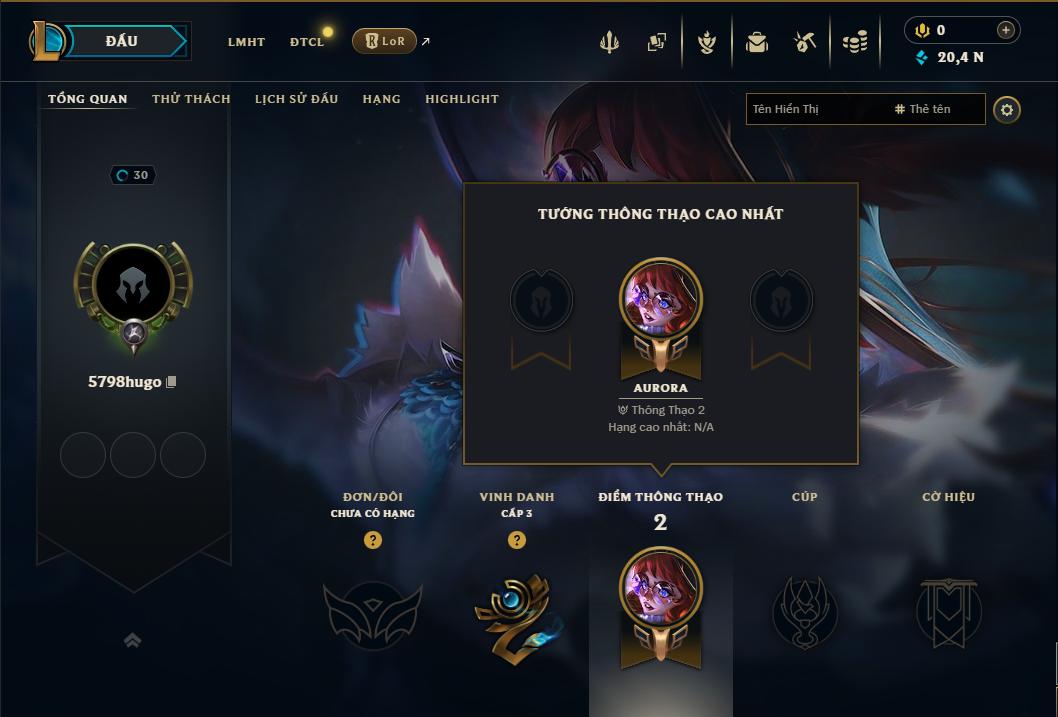Open the Cúp trophy emblem
Screen dimensions: 1058x717
tap(804, 610)
